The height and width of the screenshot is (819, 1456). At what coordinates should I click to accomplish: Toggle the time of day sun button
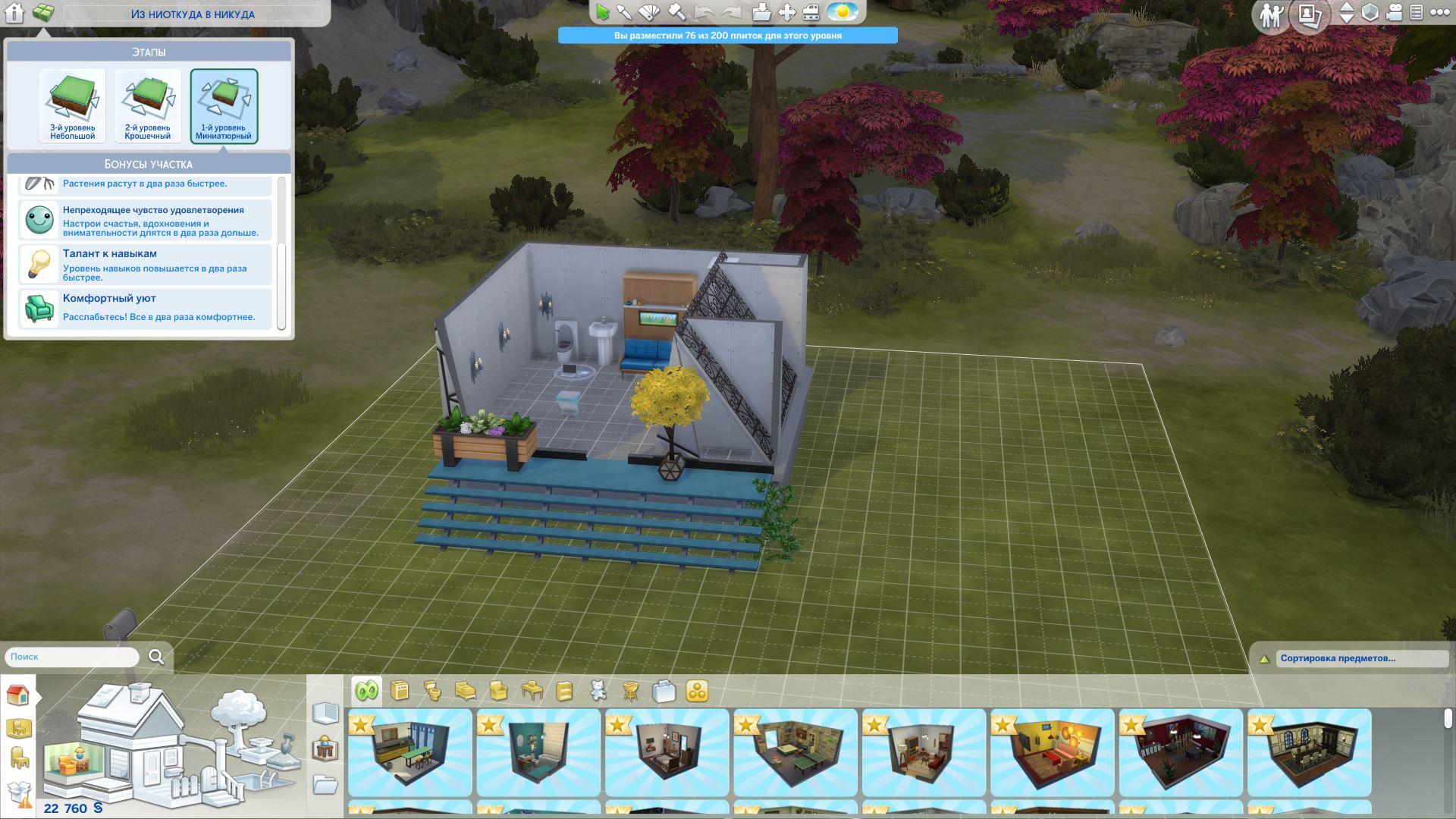[842, 12]
